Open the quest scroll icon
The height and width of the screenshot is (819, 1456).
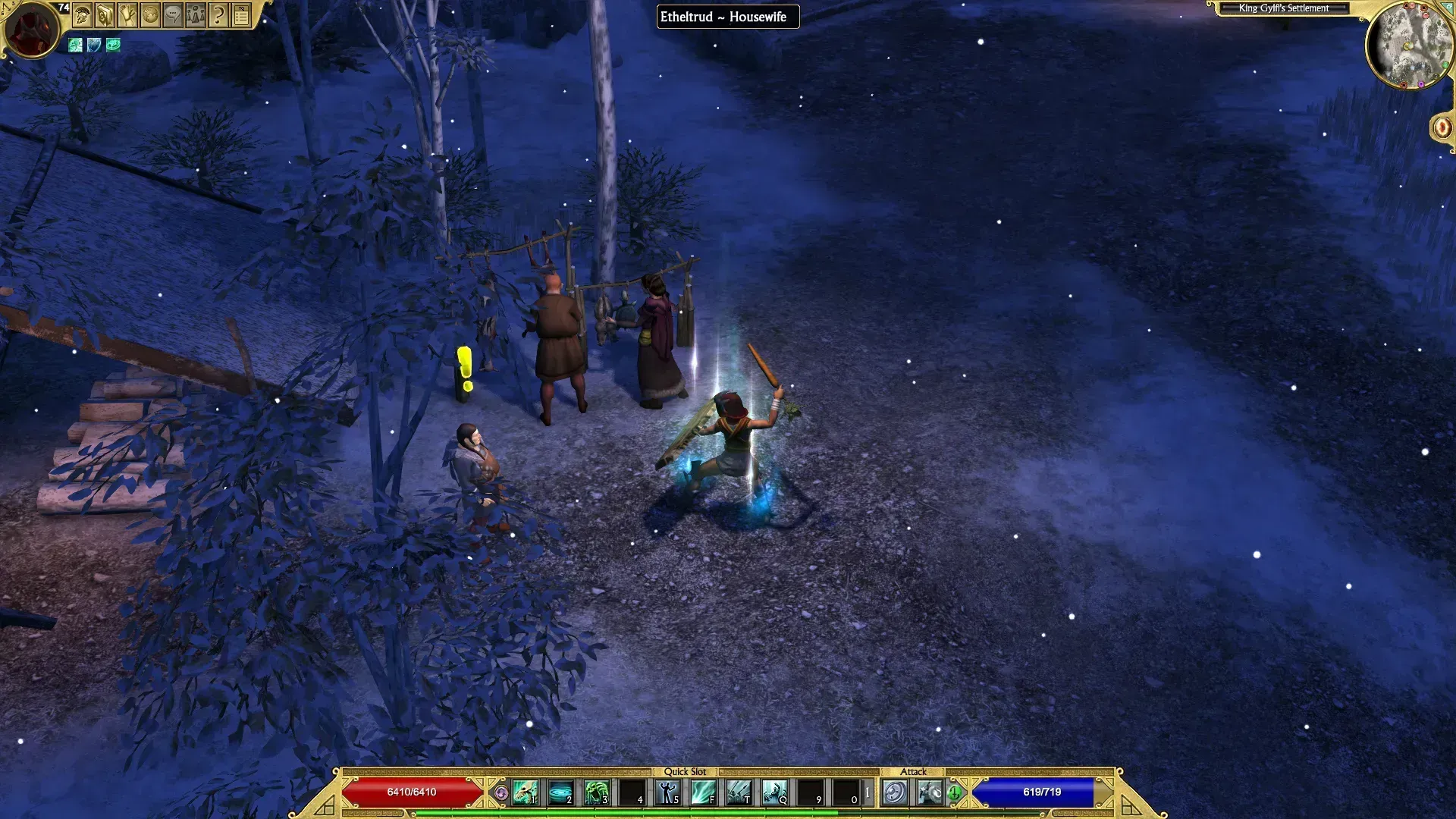pyautogui.click(x=127, y=14)
